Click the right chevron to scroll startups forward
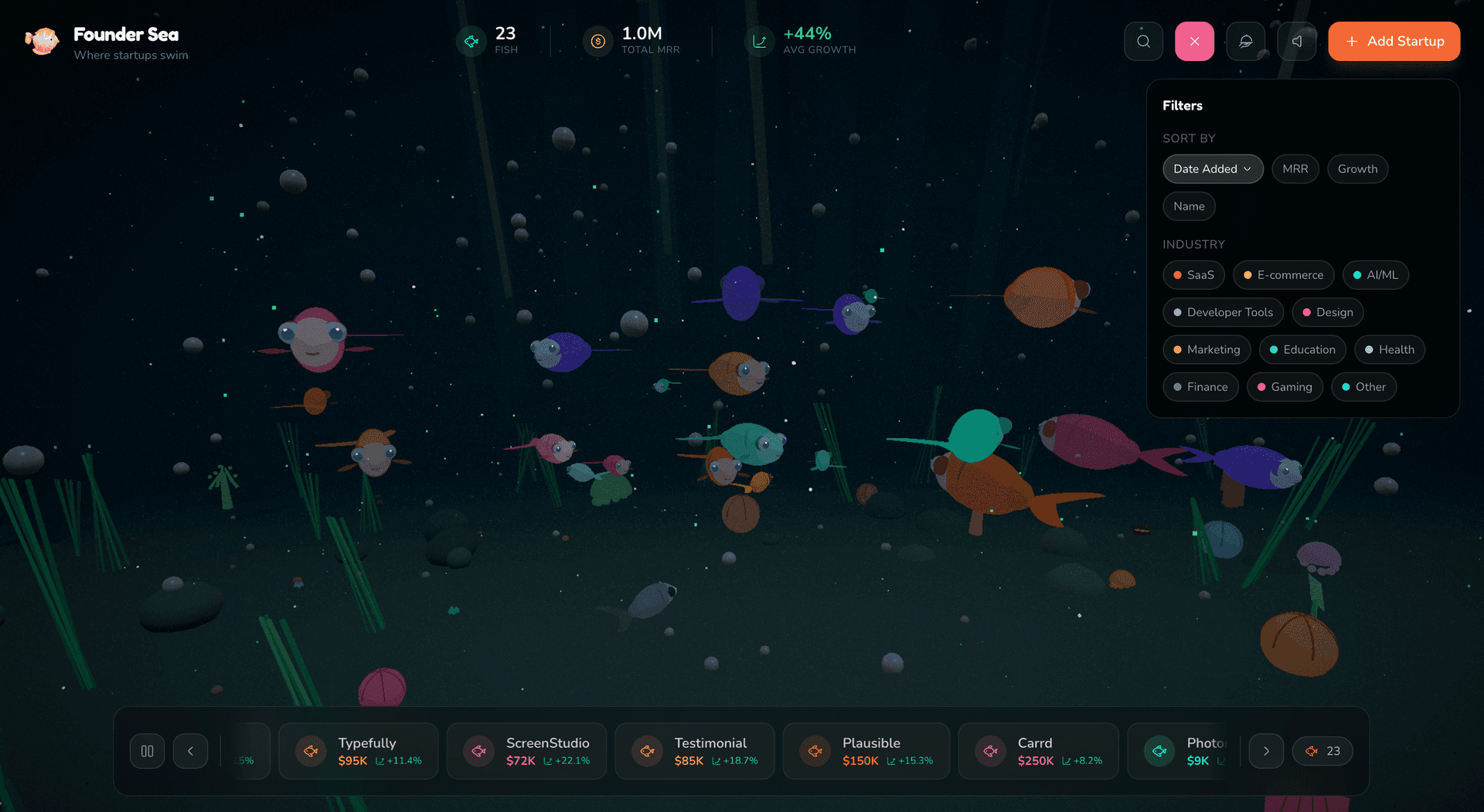The image size is (1484, 812). tap(1266, 750)
